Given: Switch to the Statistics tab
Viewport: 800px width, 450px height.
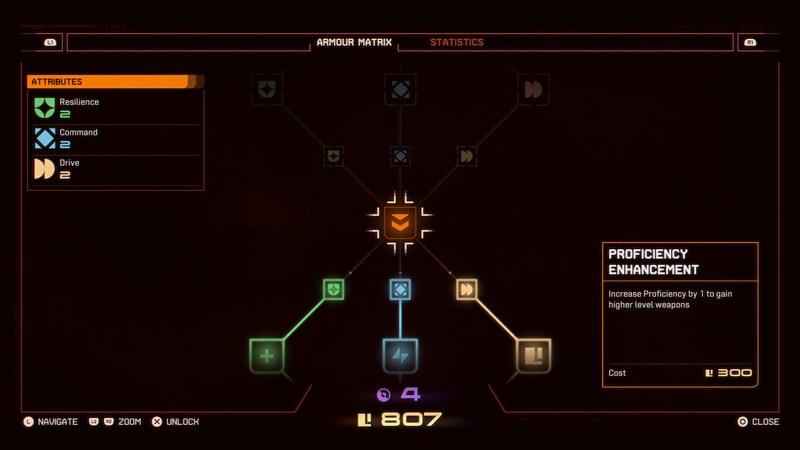Looking at the screenshot, I should tap(456, 43).
